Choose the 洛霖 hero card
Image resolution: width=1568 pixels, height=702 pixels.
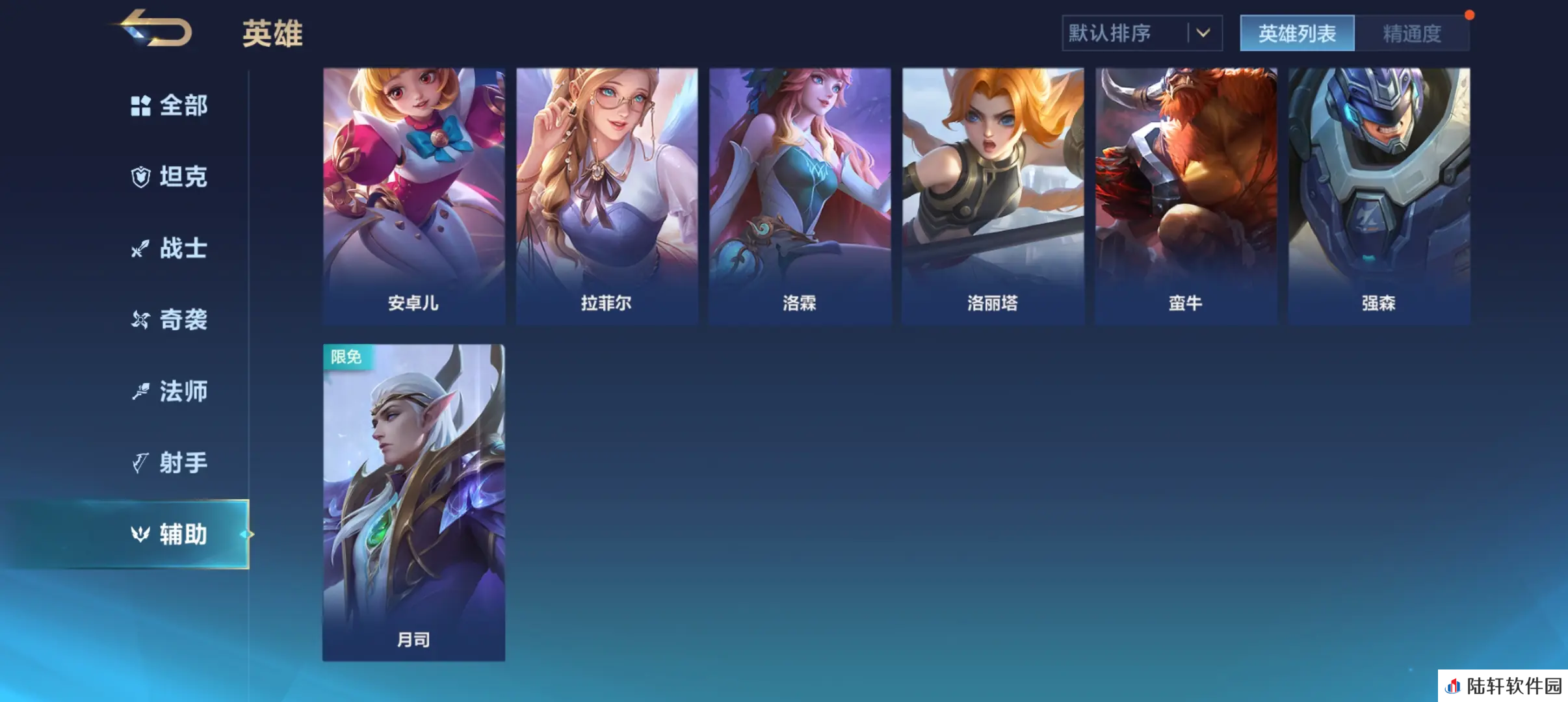point(800,195)
